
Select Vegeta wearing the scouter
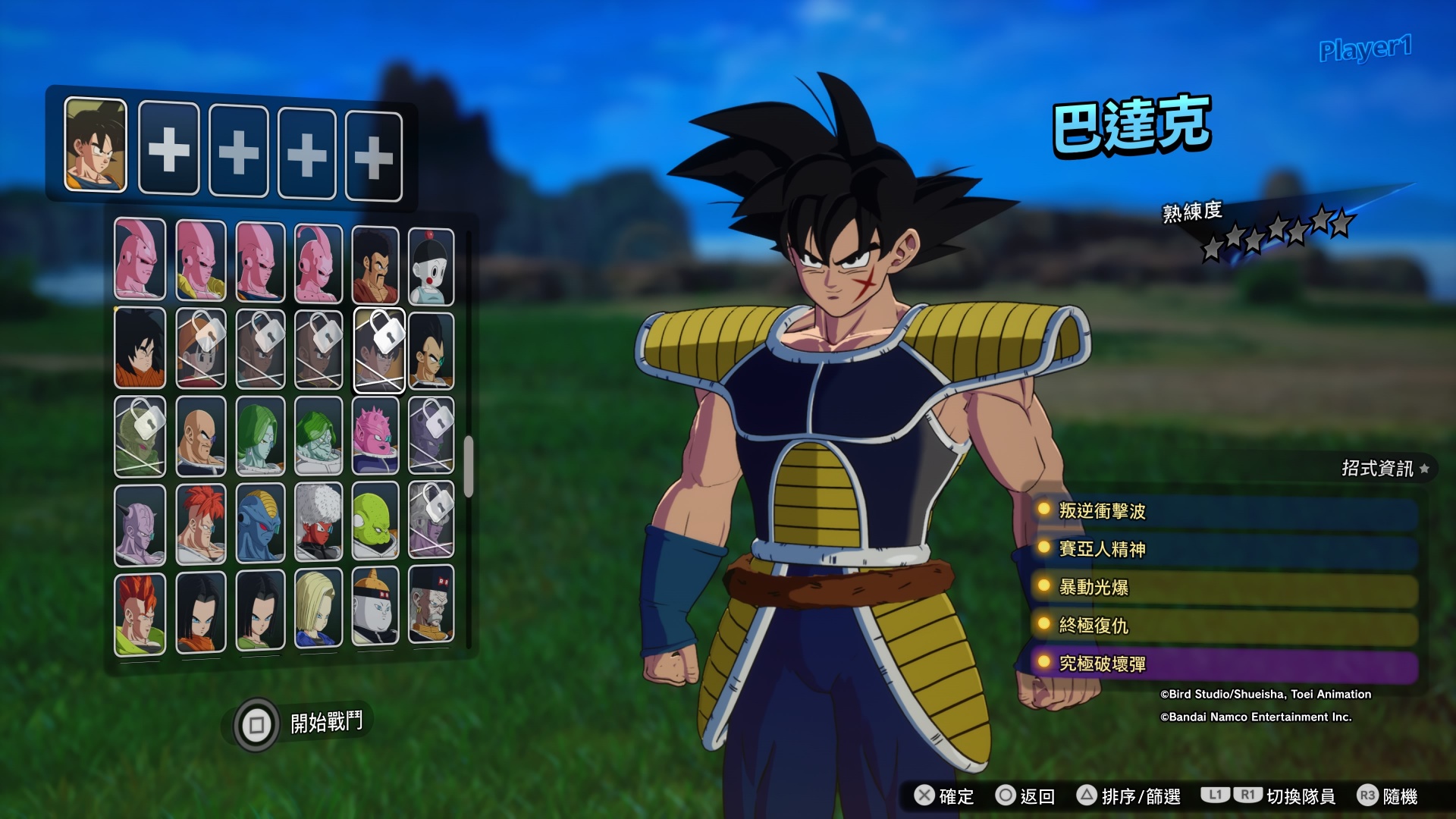[431, 351]
